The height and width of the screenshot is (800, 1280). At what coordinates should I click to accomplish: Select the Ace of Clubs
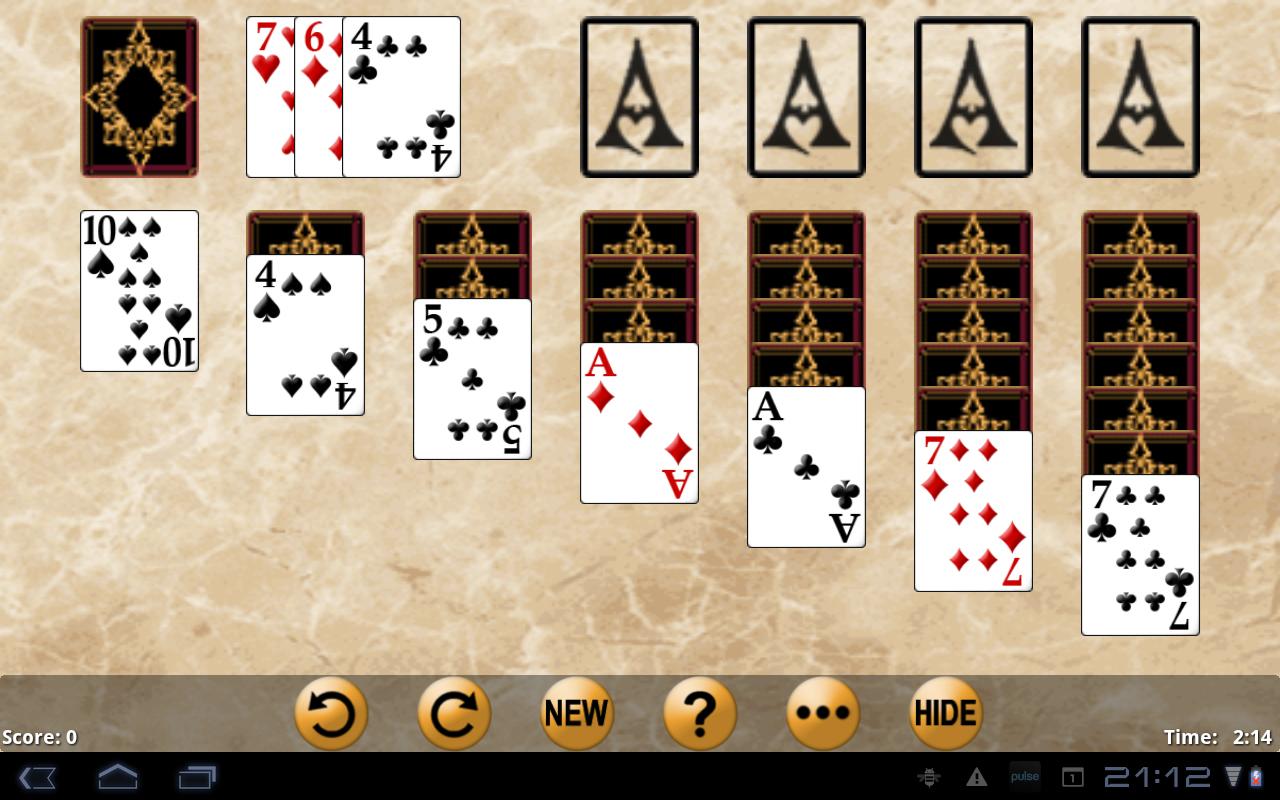(805, 465)
